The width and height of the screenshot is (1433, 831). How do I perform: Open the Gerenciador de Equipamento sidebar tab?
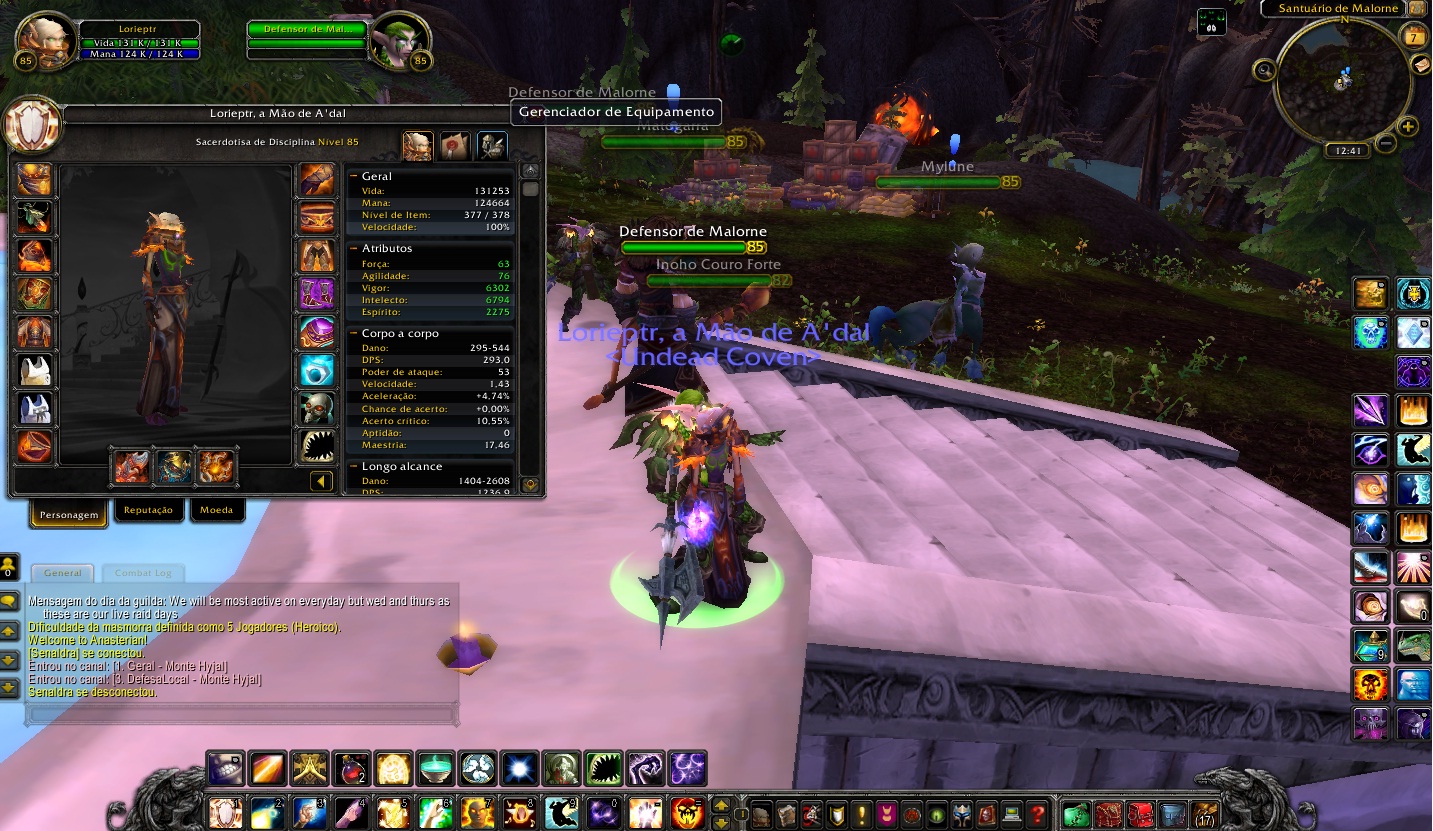point(491,146)
